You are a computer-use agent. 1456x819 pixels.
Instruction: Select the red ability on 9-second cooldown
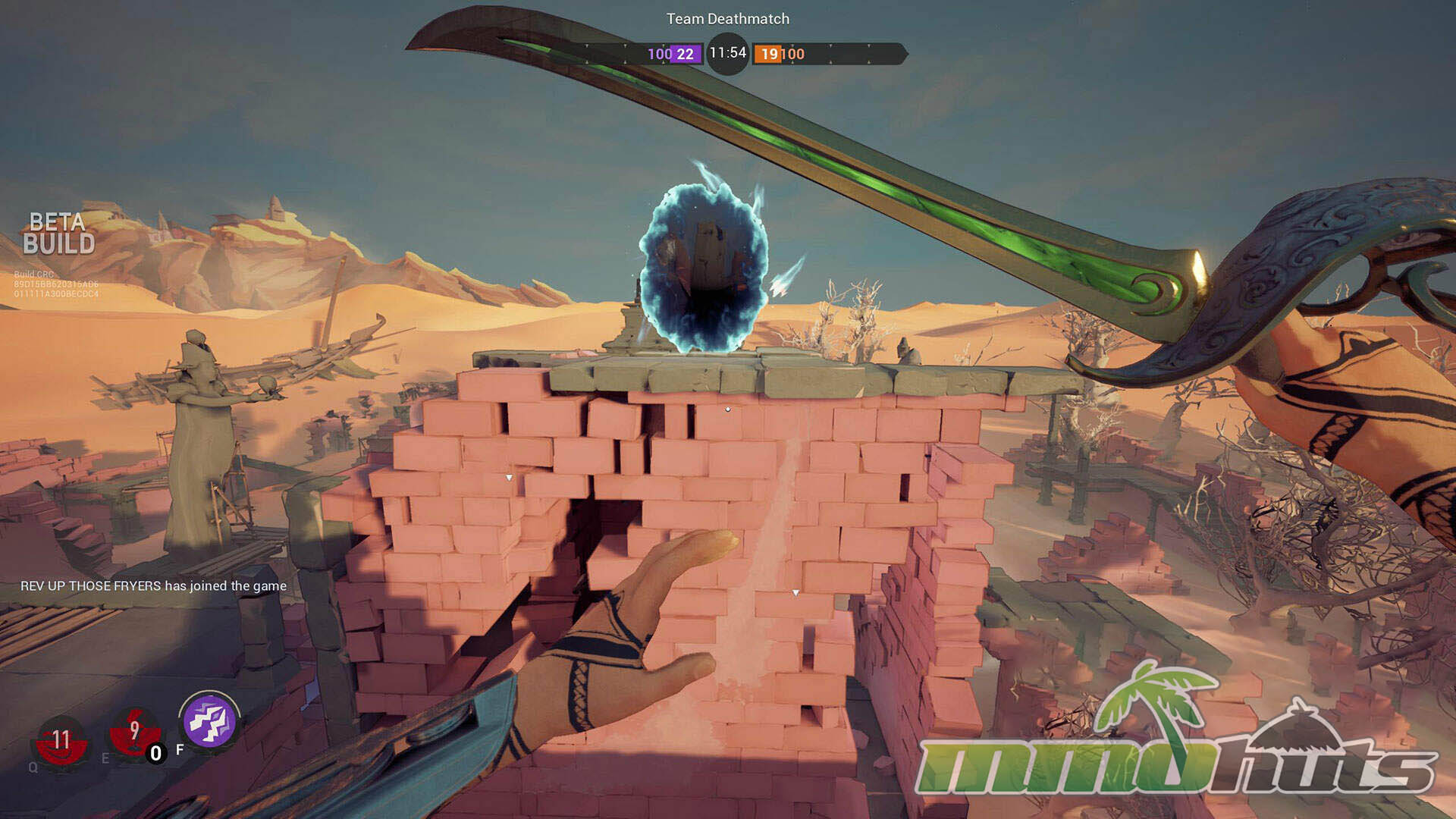click(x=134, y=733)
